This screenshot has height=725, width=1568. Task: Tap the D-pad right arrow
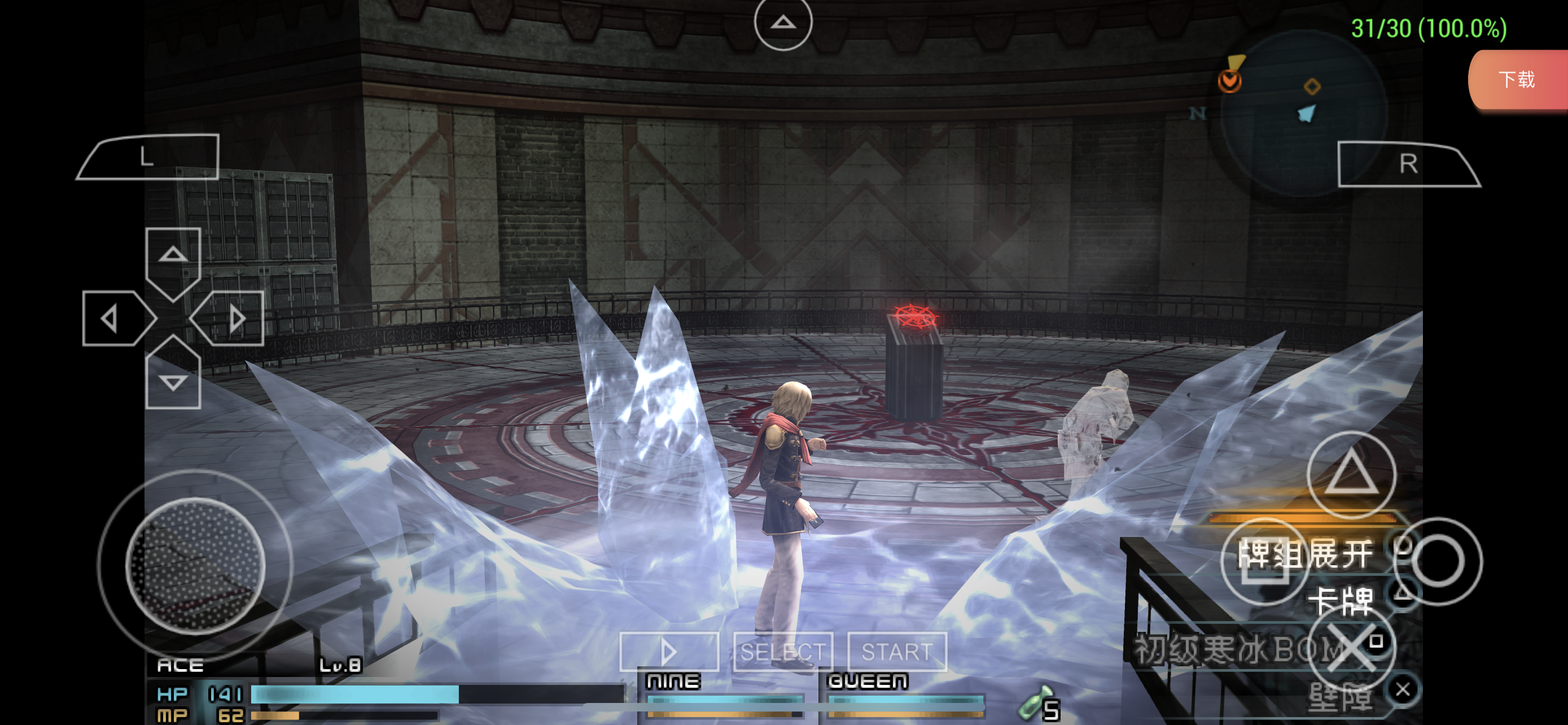click(231, 318)
